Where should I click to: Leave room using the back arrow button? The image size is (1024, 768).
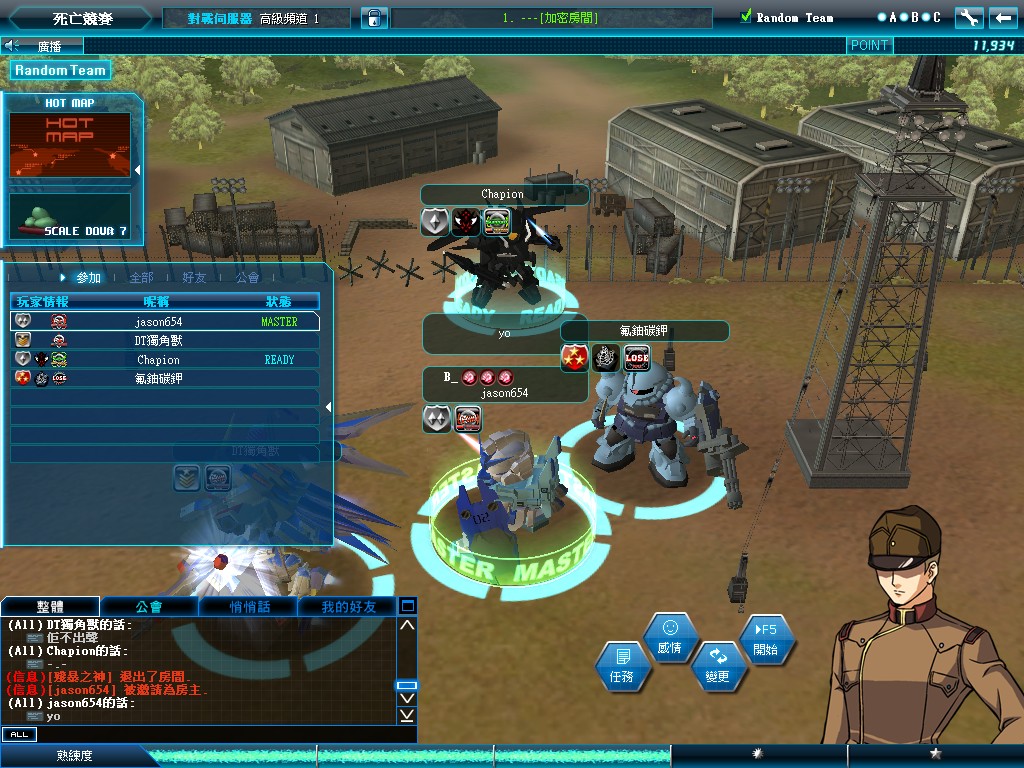click(1002, 18)
